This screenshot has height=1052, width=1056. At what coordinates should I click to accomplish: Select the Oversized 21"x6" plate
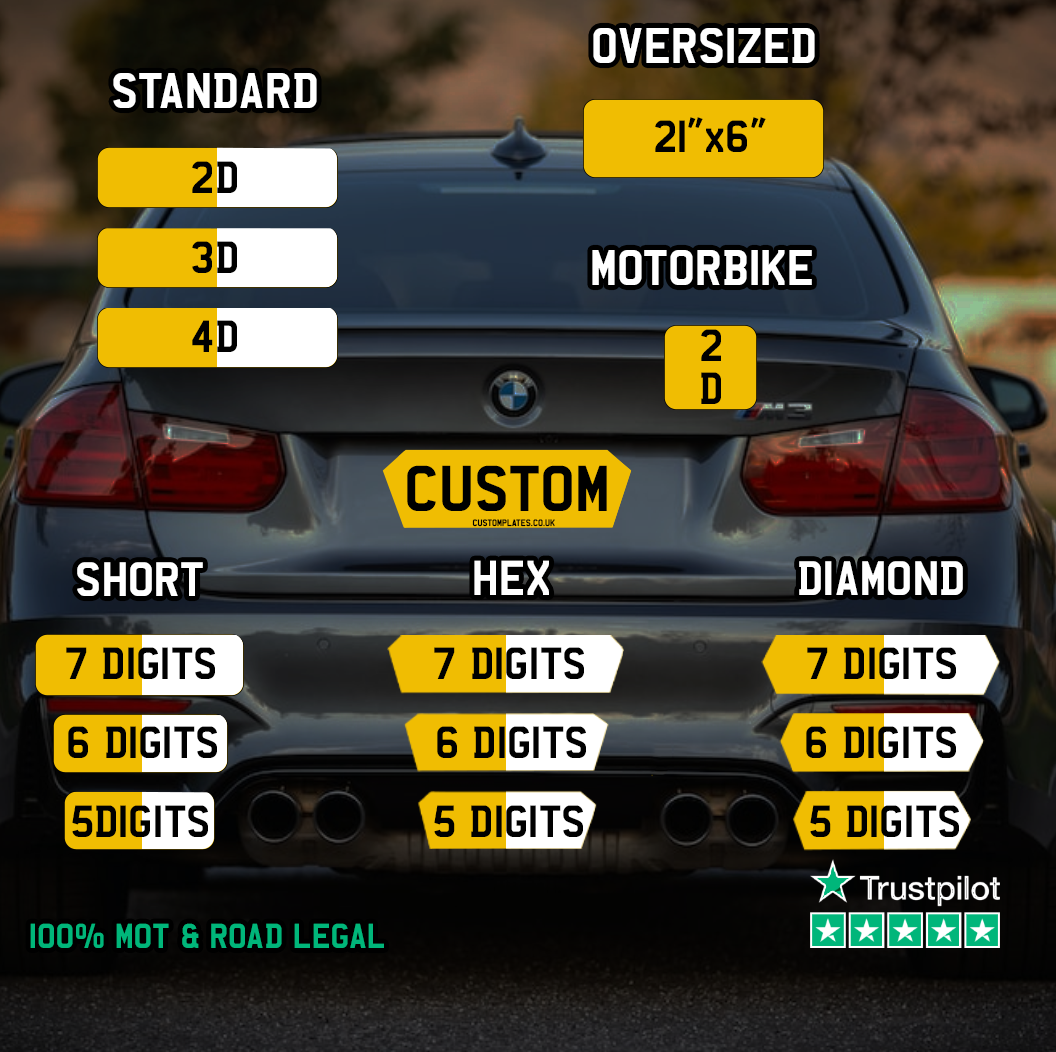pyautogui.click(x=703, y=139)
